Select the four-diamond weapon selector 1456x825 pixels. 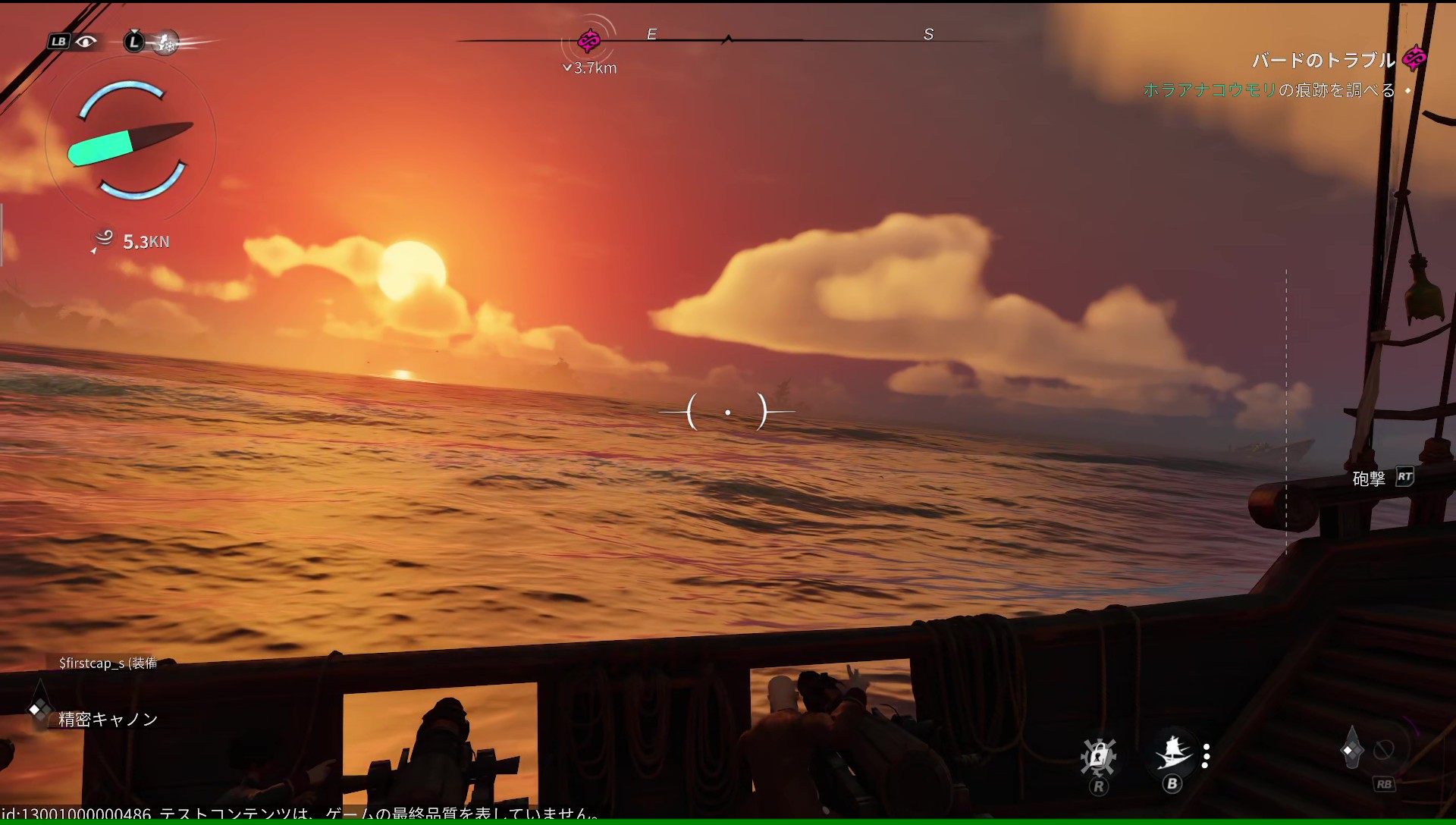click(x=37, y=710)
